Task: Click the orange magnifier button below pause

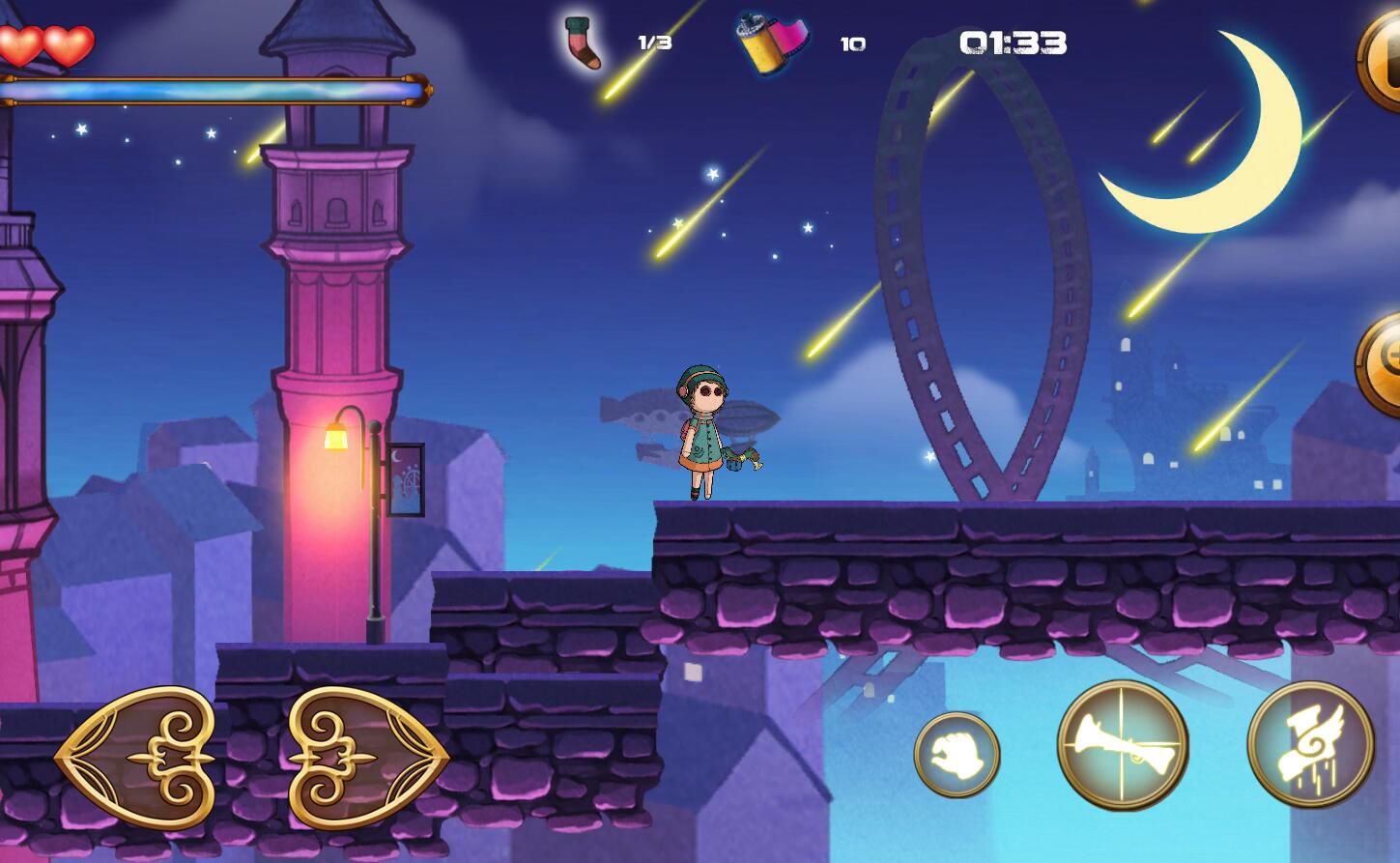Action: pyautogui.click(x=1383, y=363)
